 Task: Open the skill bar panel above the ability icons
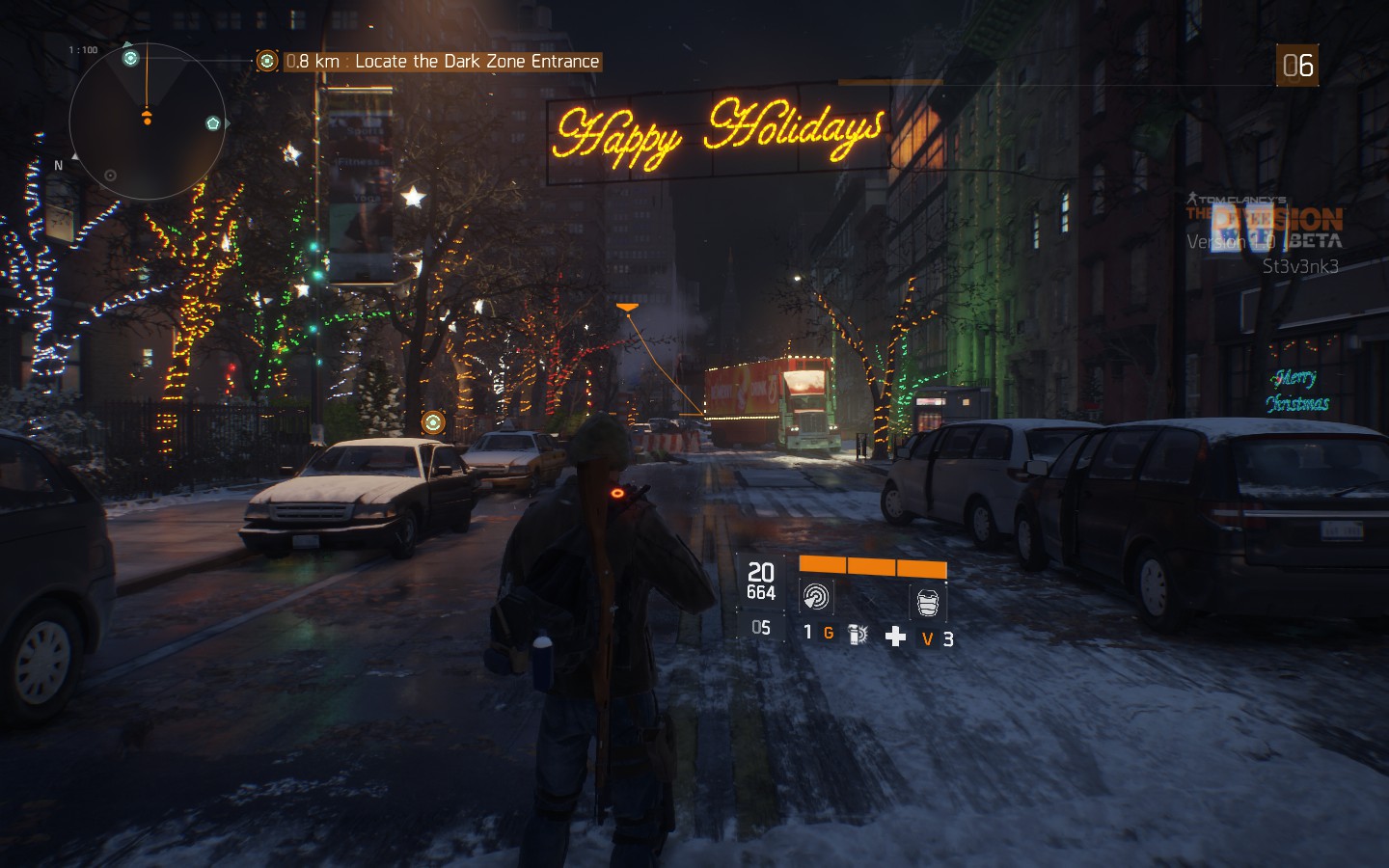coord(873,565)
